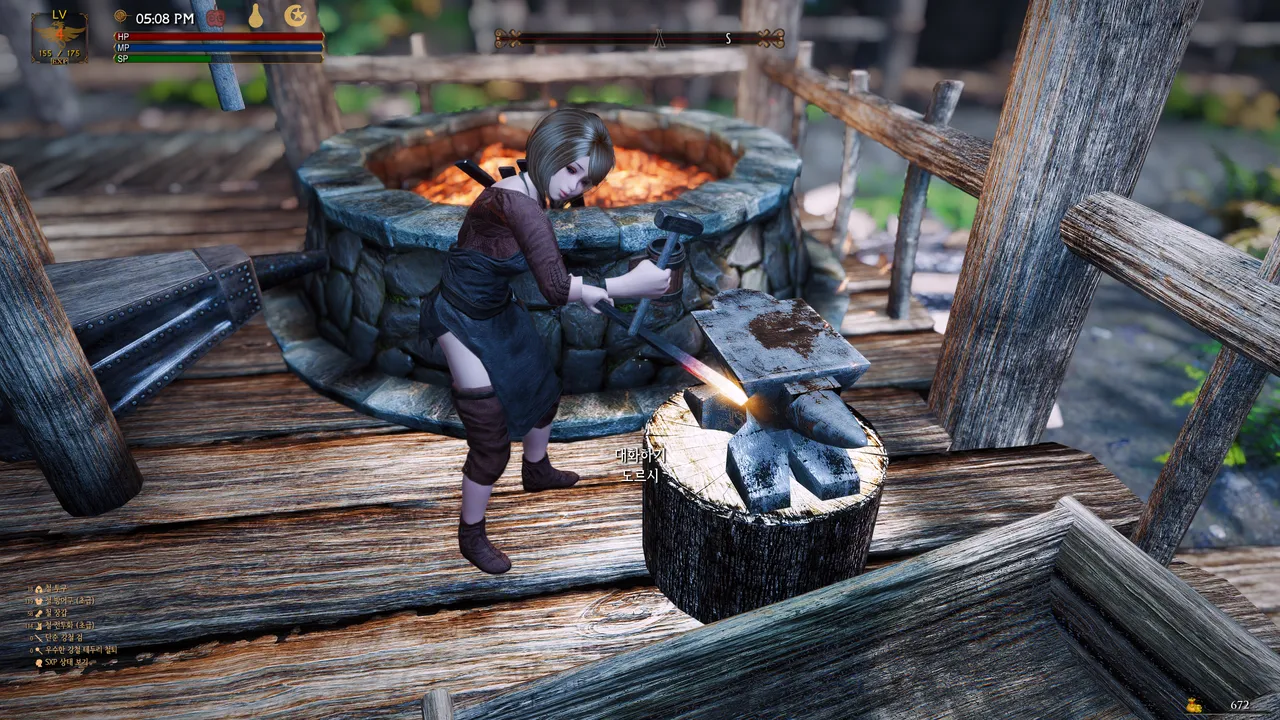This screenshot has width=1280, height=720.
Task: Click the winged level 4 badge
Action: point(59,37)
